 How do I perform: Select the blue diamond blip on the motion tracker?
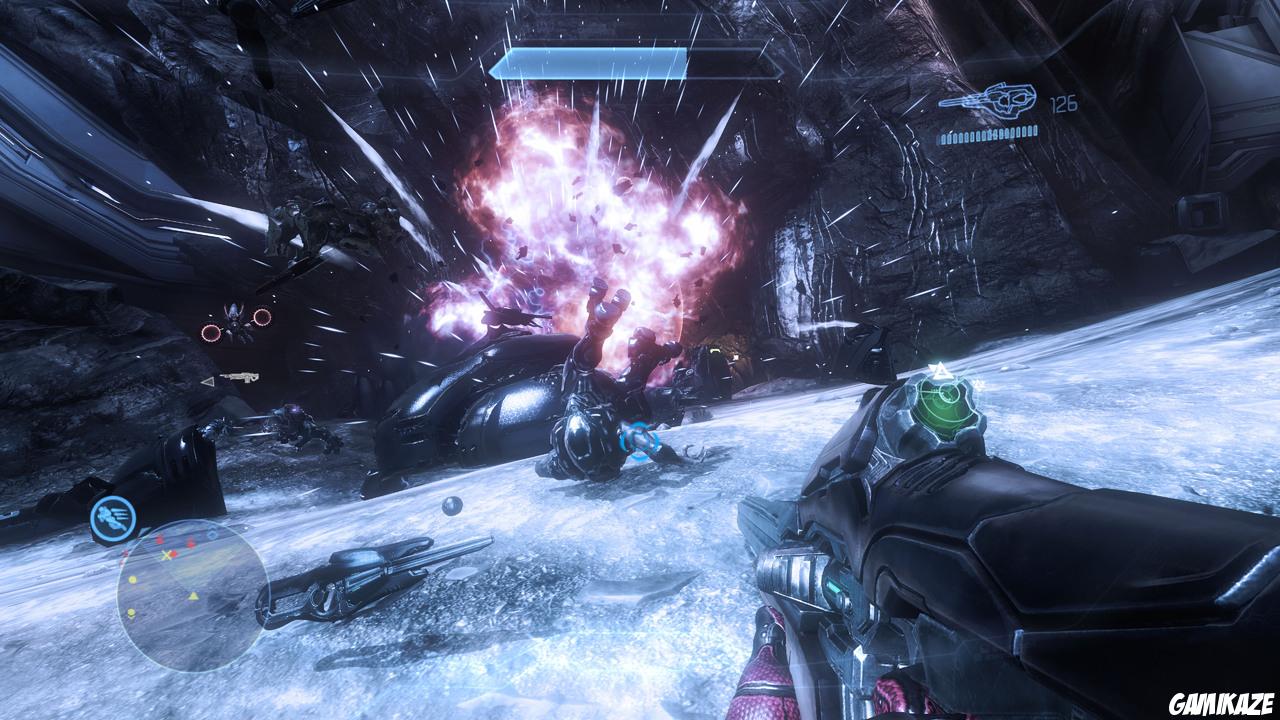click(211, 533)
